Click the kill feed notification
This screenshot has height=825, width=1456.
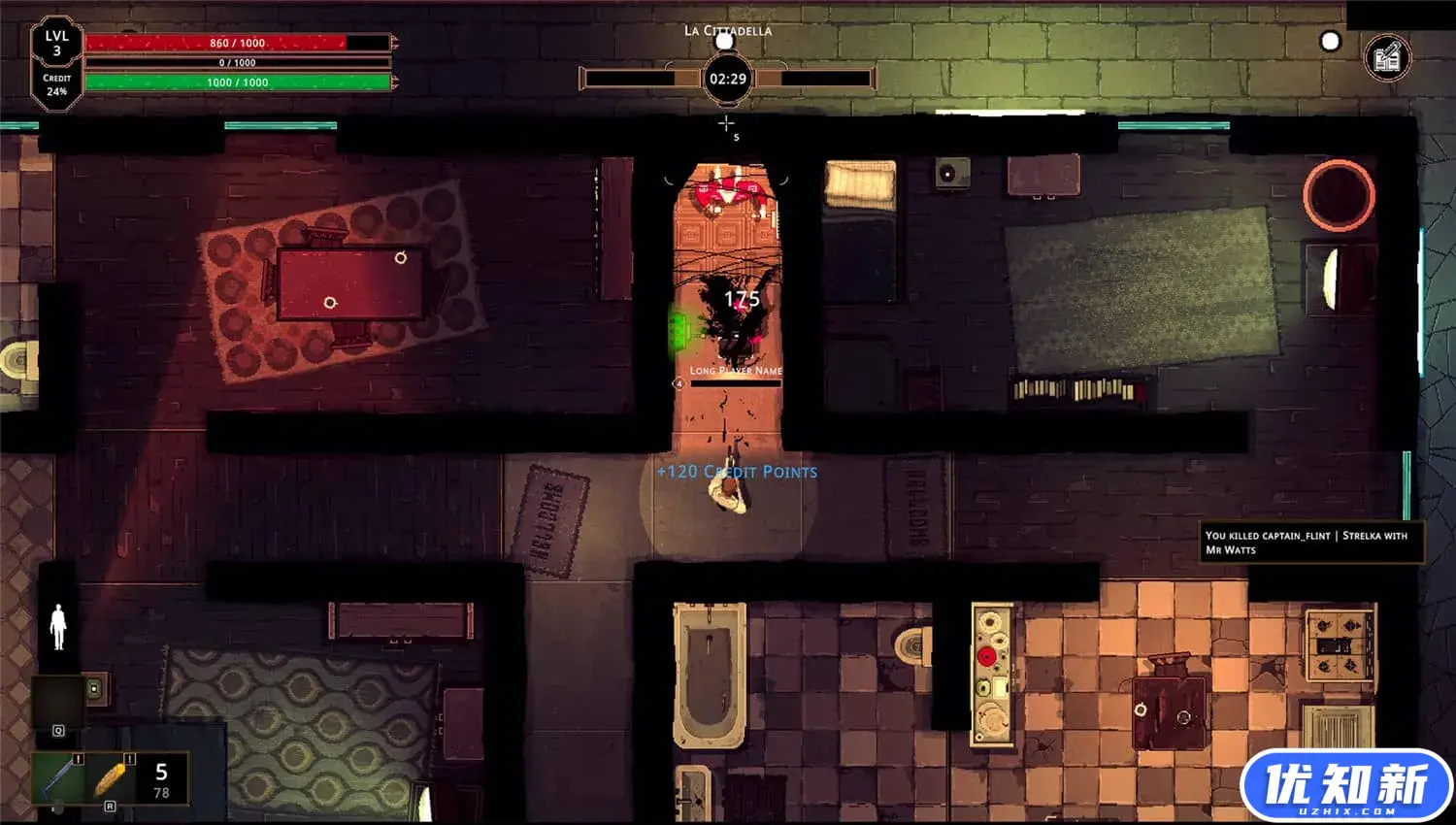click(x=1311, y=543)
